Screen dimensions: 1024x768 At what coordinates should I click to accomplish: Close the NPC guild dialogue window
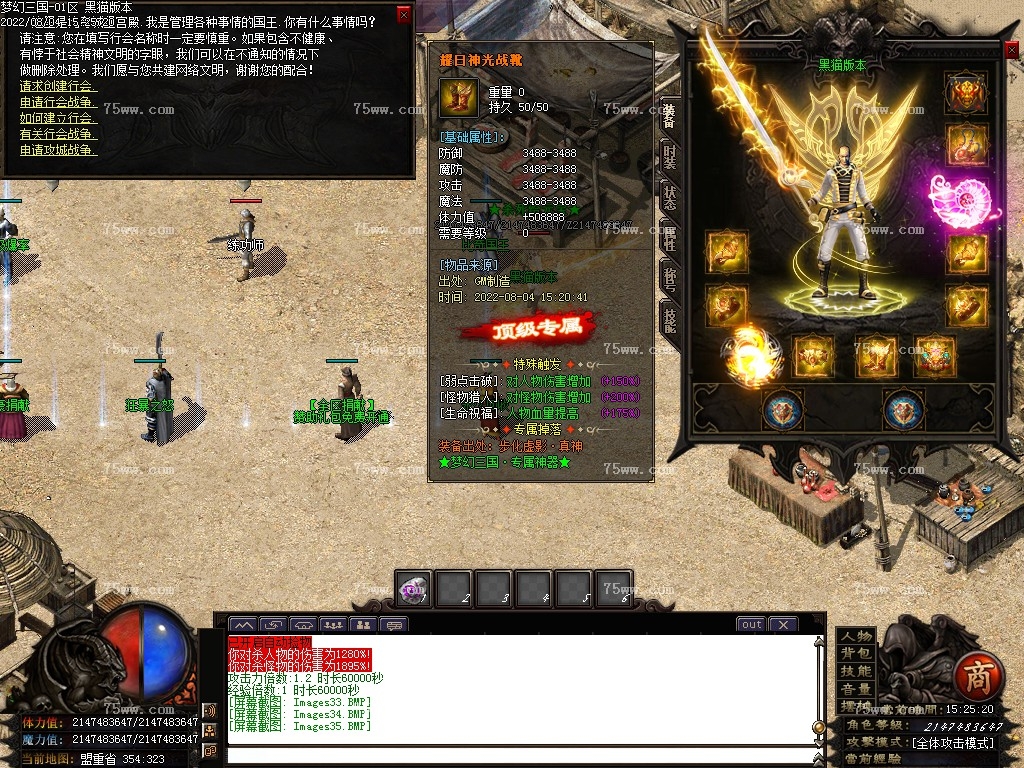click(x=404, y=14)
